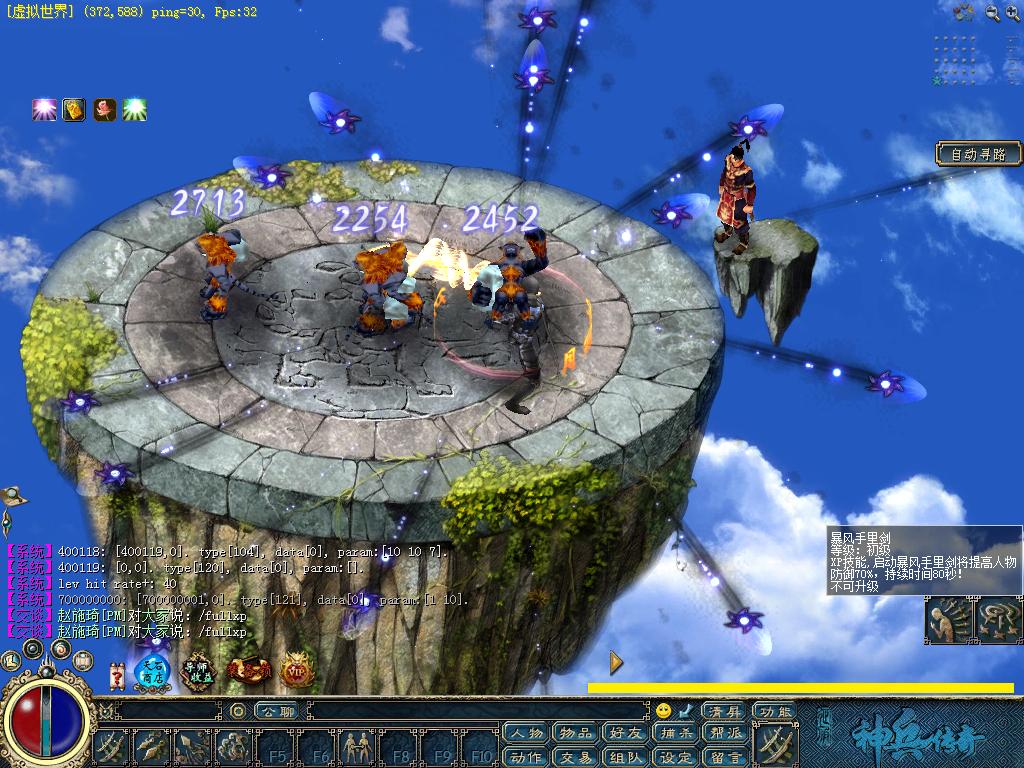This screenshot has width=1024, height=768.
Task: Open the 帮派 guild menu
Action: pos(727,733)
